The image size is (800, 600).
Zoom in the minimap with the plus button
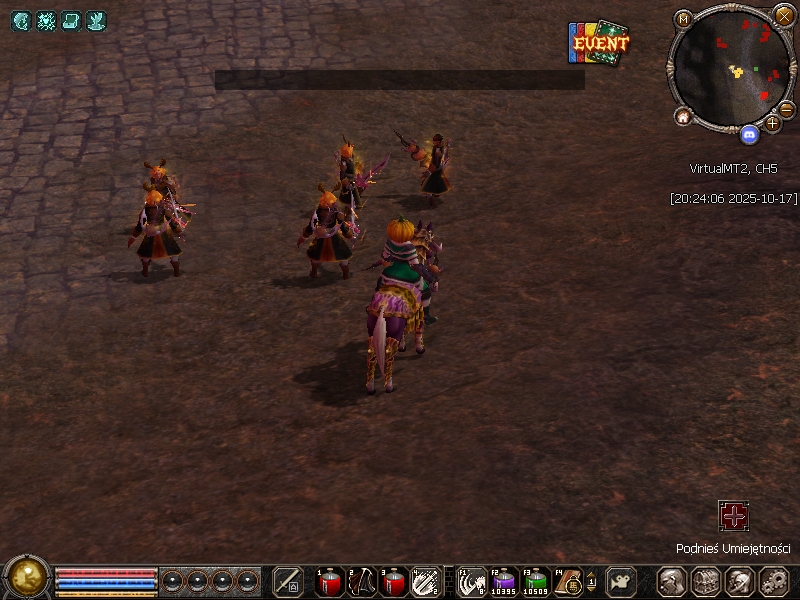(x=772, y=123)
